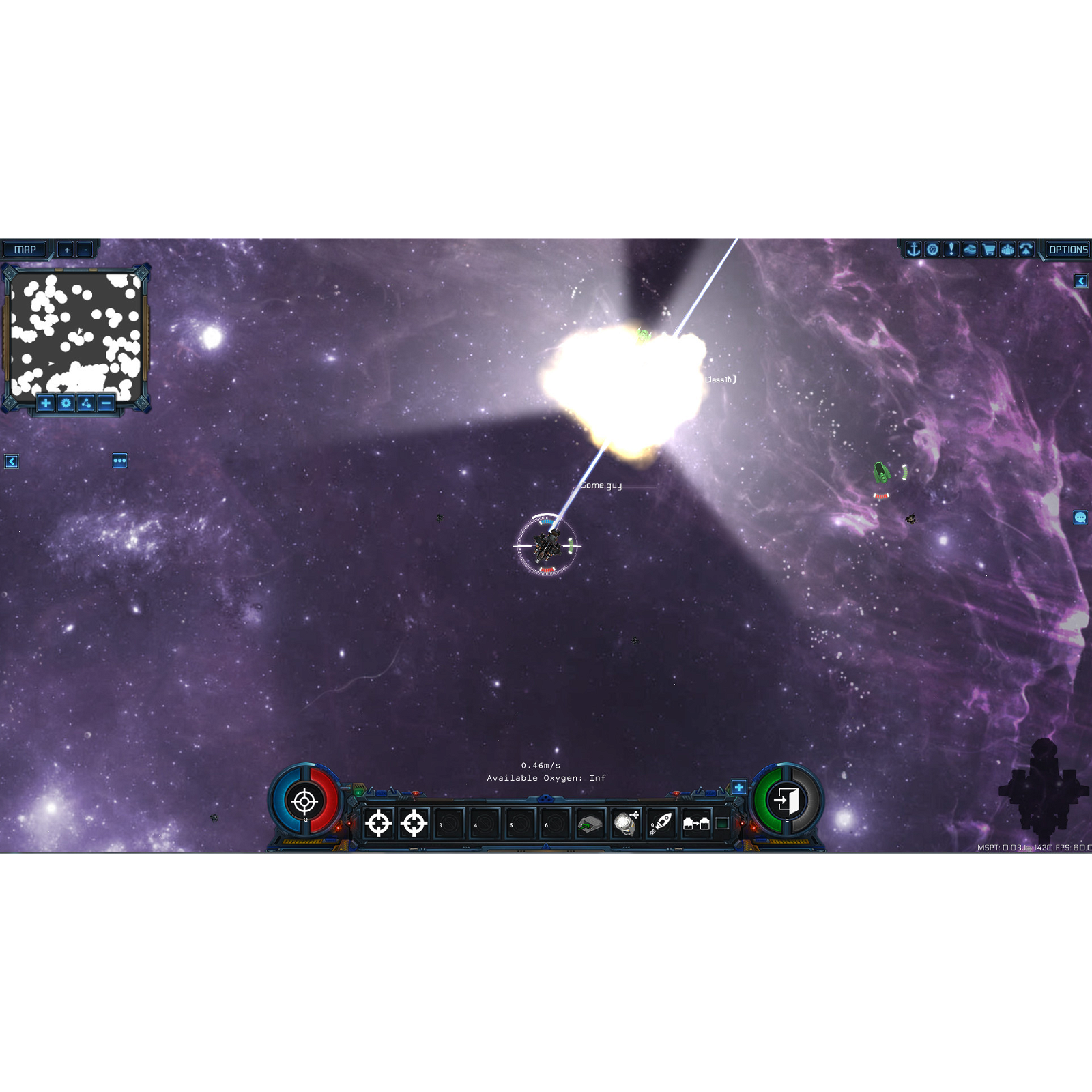
Task: Open crew menu via the captain's hat icon
Action: pyautogui.click(x=969, y=249)
